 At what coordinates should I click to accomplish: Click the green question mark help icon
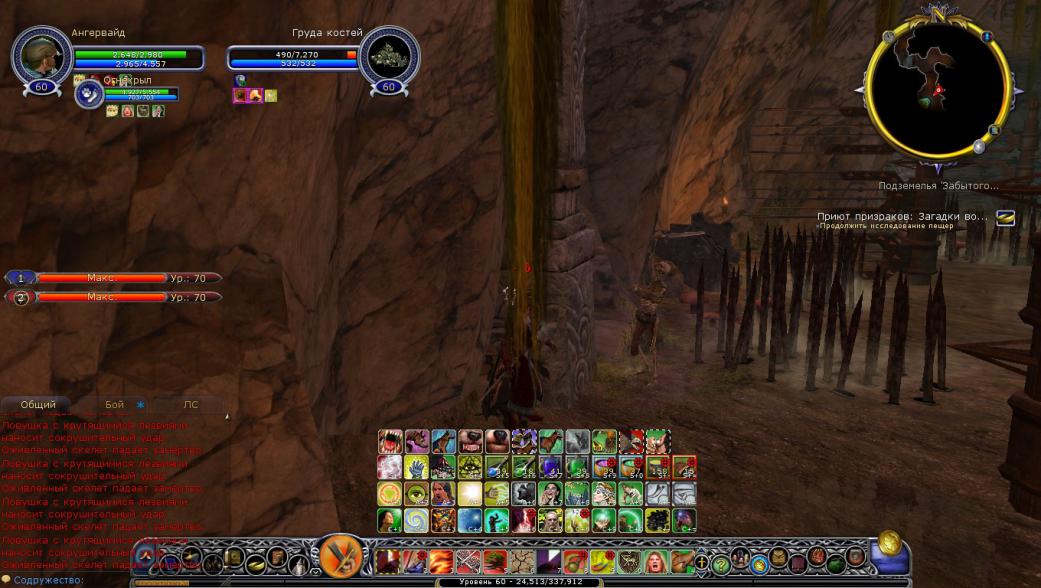721,565
